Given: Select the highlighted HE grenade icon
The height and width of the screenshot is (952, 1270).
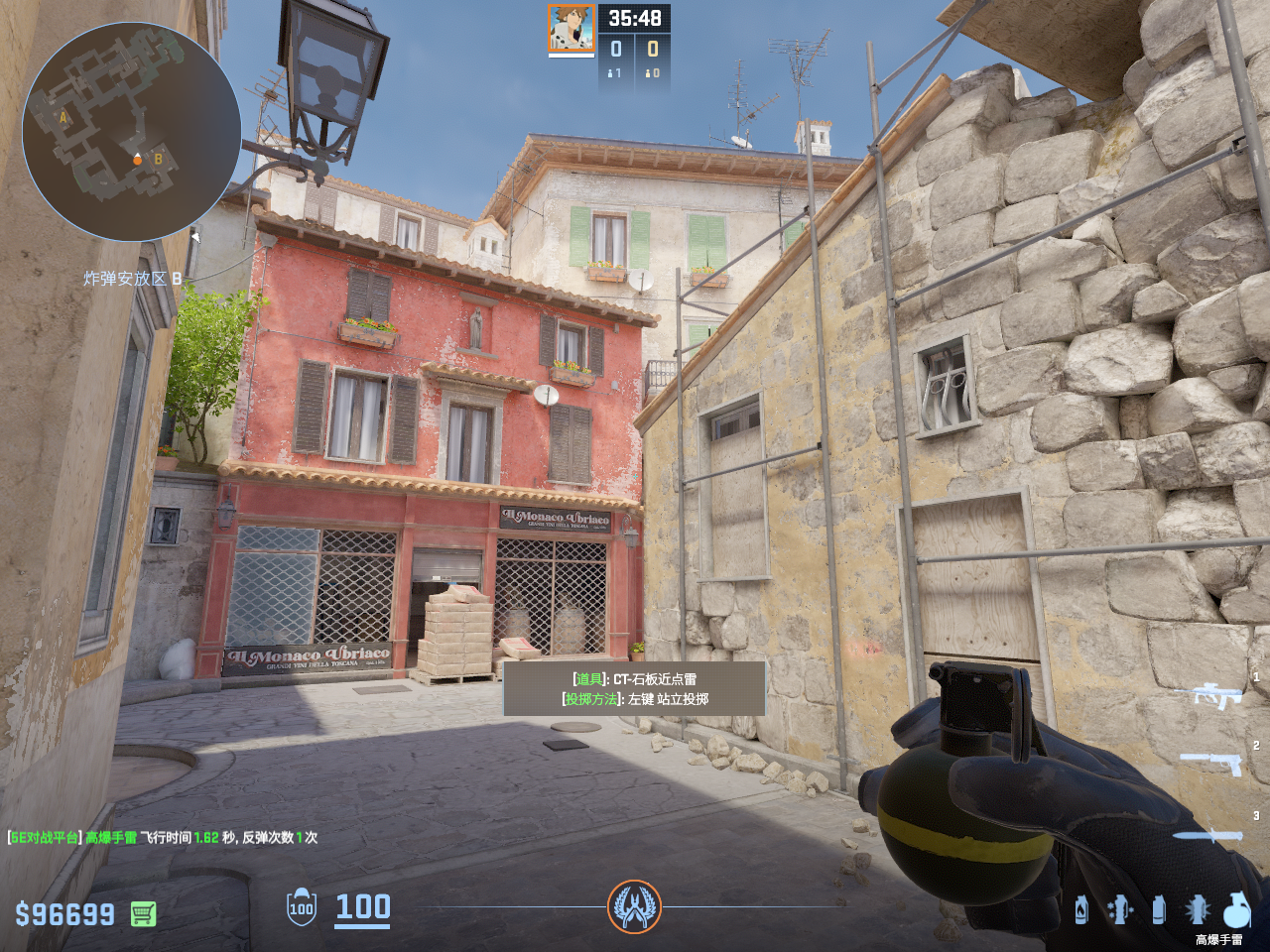Looking at the screenshot, I should (1236, 909).
